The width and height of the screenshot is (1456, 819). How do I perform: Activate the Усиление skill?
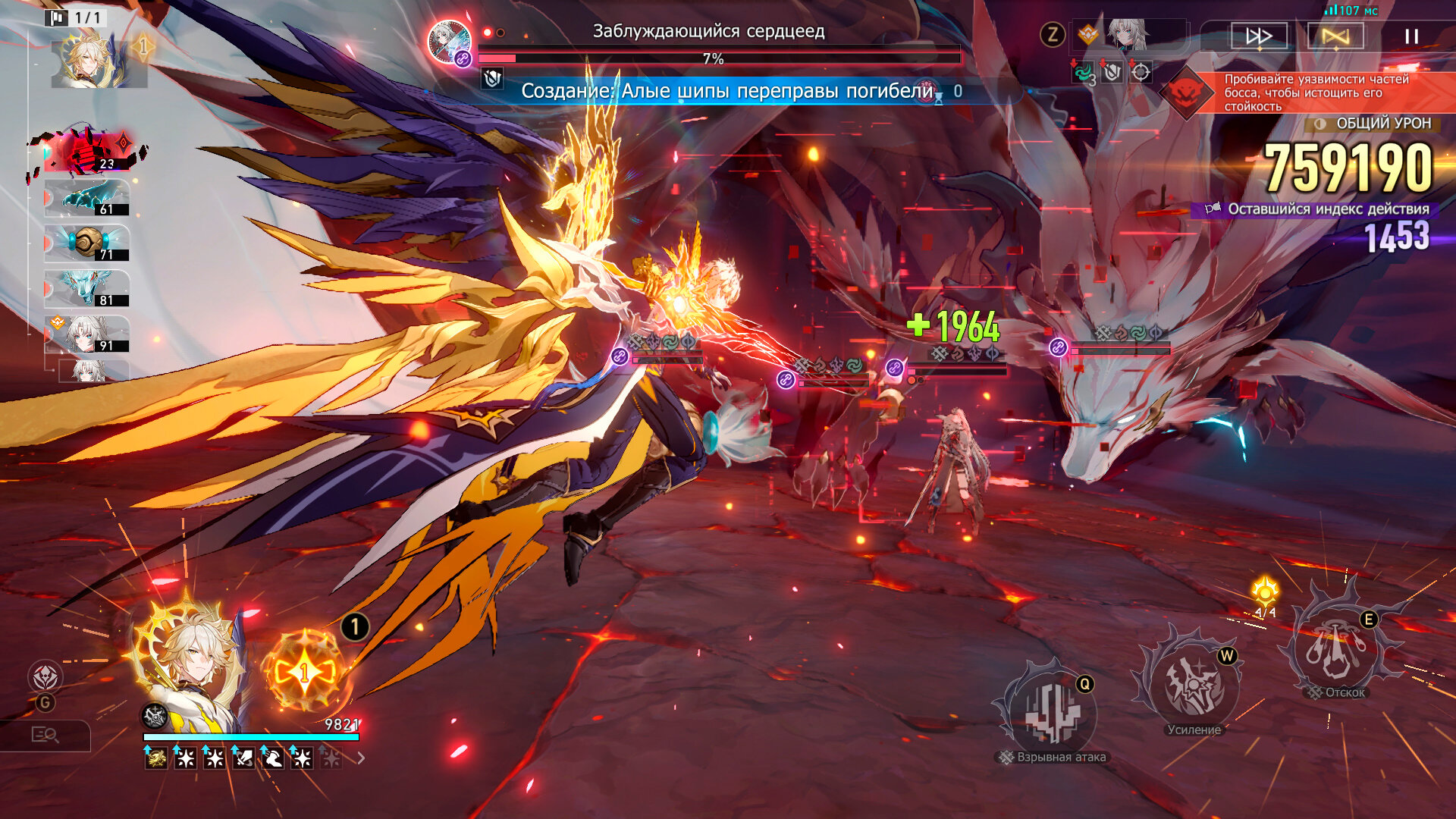1193,684
